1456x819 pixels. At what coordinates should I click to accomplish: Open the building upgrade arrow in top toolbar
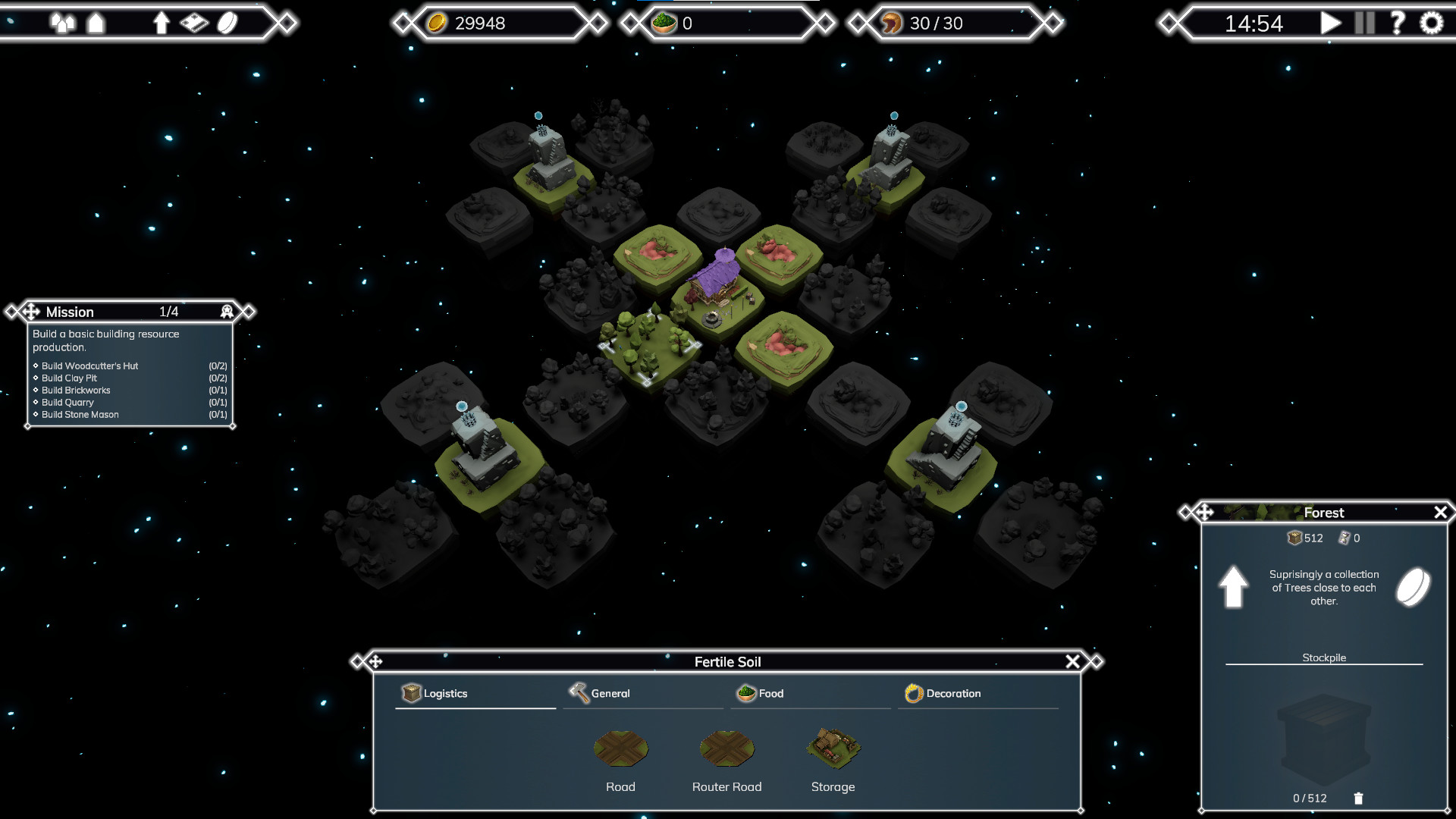point(162,24)
